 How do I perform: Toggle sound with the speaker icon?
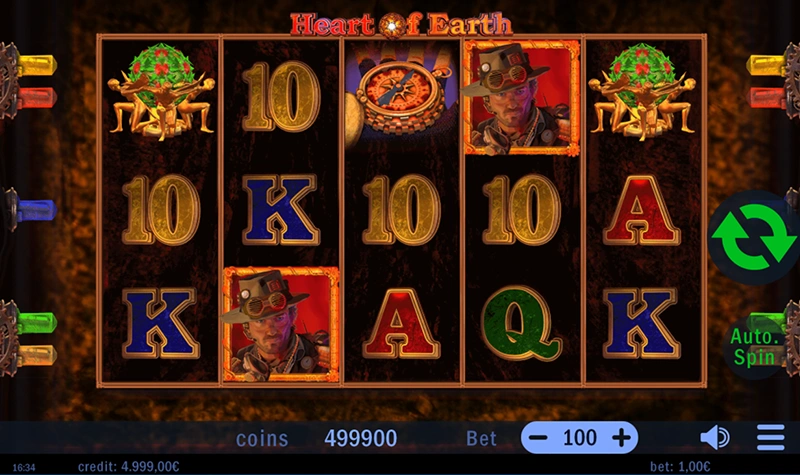(x=714, y=438)
